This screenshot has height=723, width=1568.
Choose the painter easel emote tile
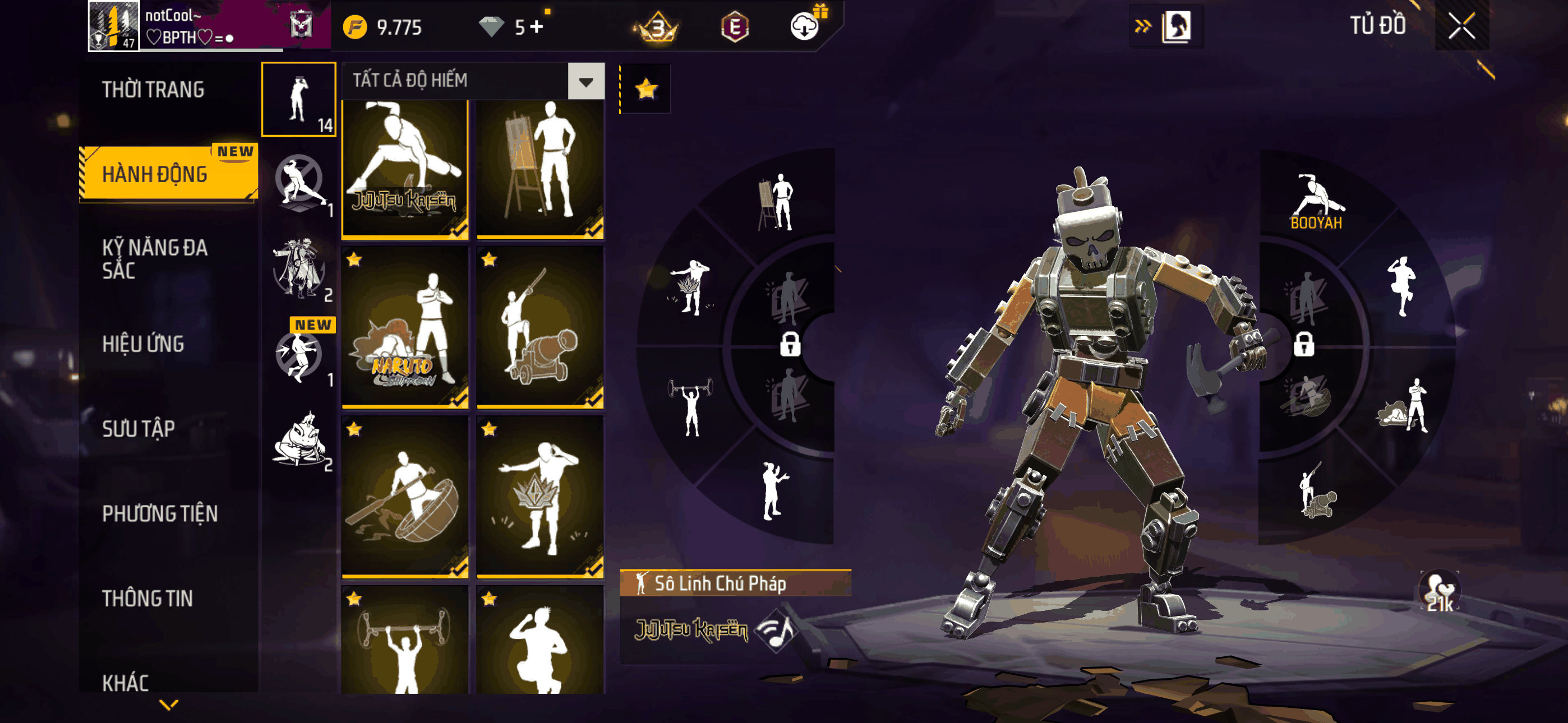pyautogui.click(x=540, y=169)
